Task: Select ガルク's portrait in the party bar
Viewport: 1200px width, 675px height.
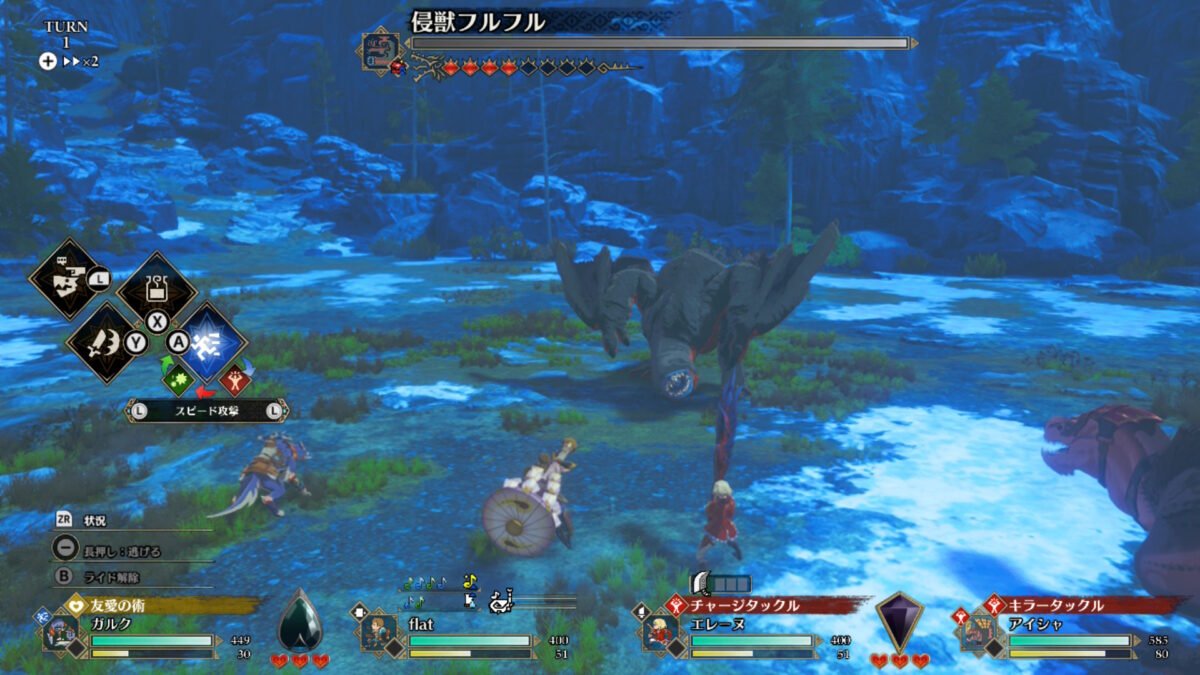Action: click(x=61, y=631)
